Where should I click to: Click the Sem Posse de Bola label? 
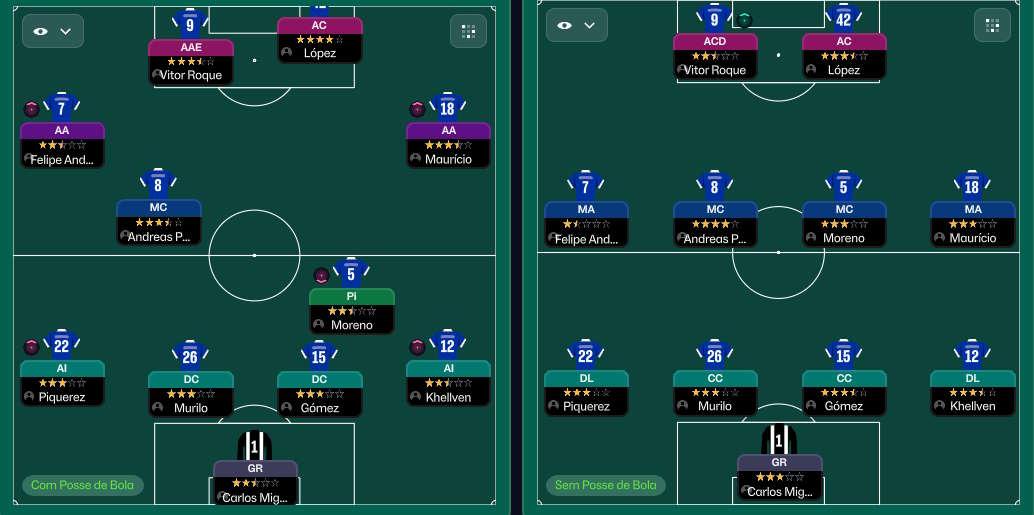607,485
